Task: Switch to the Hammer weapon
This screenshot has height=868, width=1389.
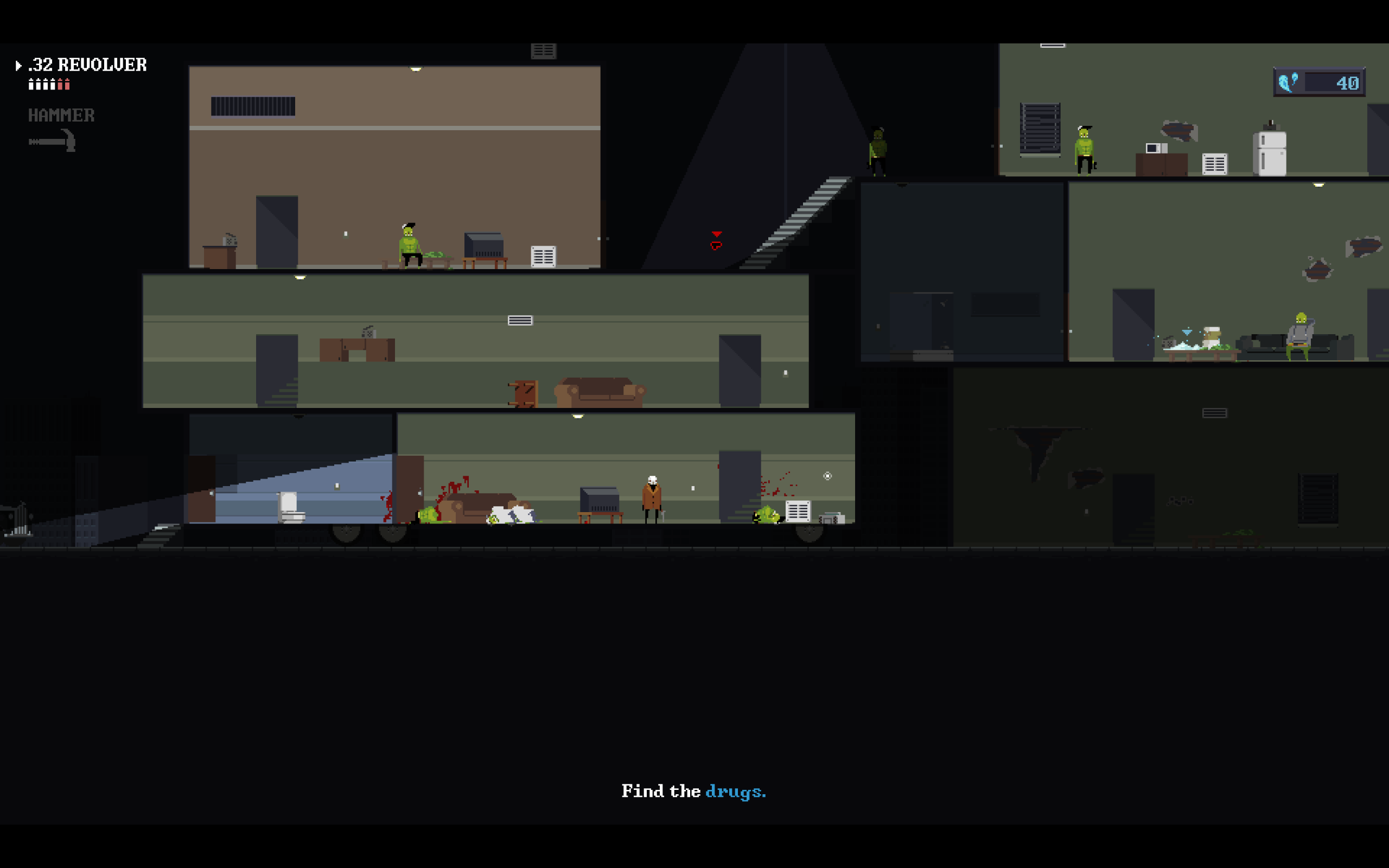Action: [x=61, y=116]
